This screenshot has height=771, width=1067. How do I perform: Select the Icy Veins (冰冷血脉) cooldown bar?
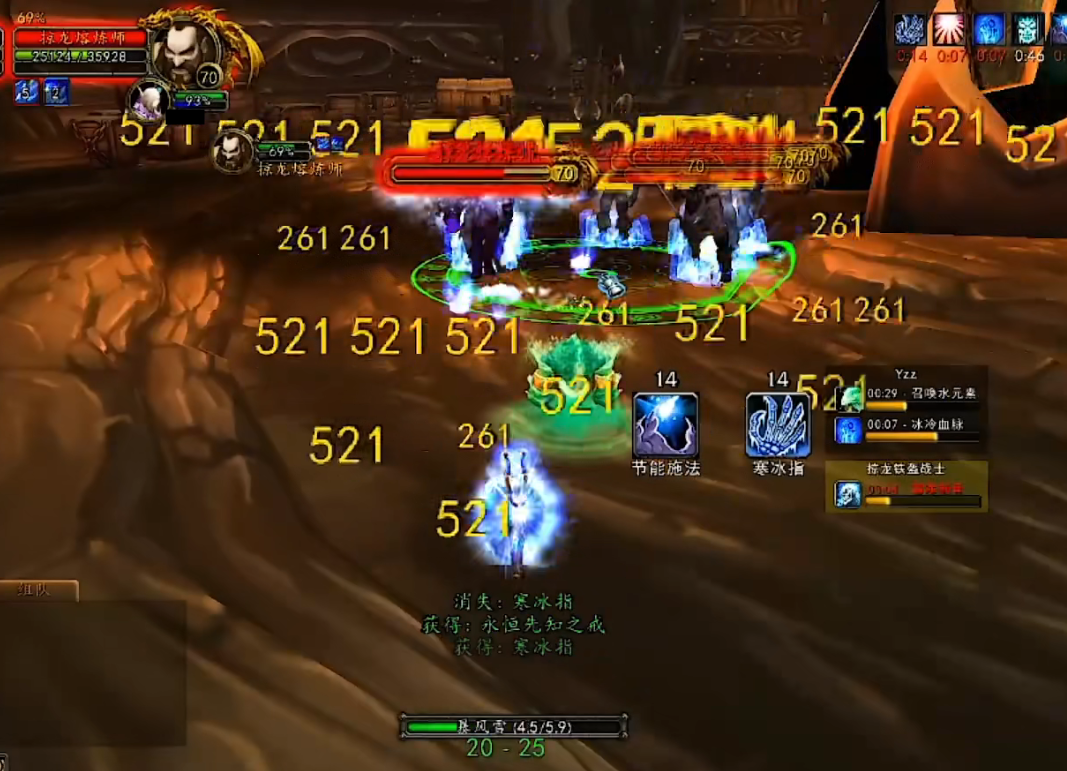pyautogui.click(x=910, y=430)
